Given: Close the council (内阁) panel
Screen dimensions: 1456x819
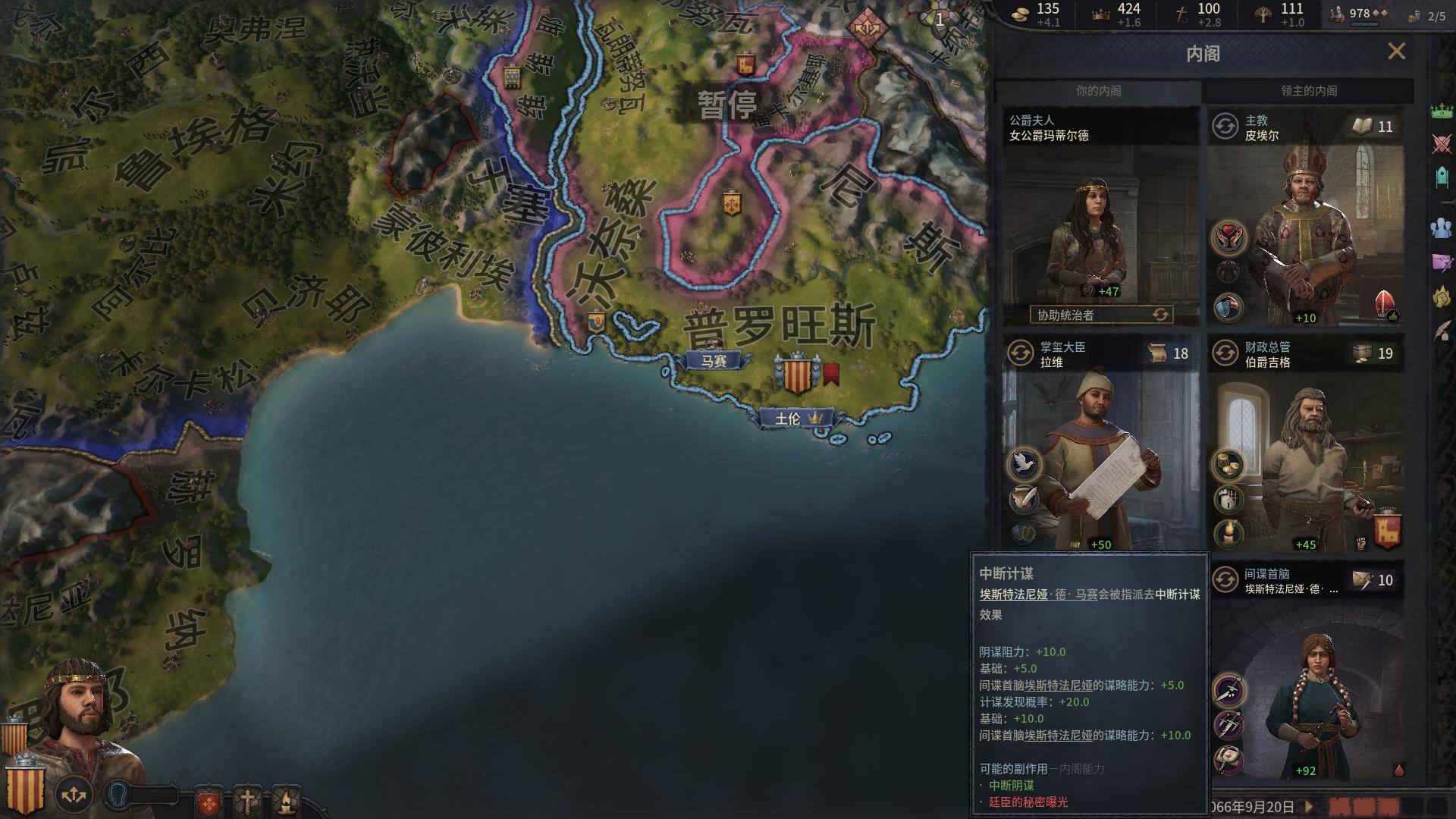Looking at the screenshot, I should 1396,52.
